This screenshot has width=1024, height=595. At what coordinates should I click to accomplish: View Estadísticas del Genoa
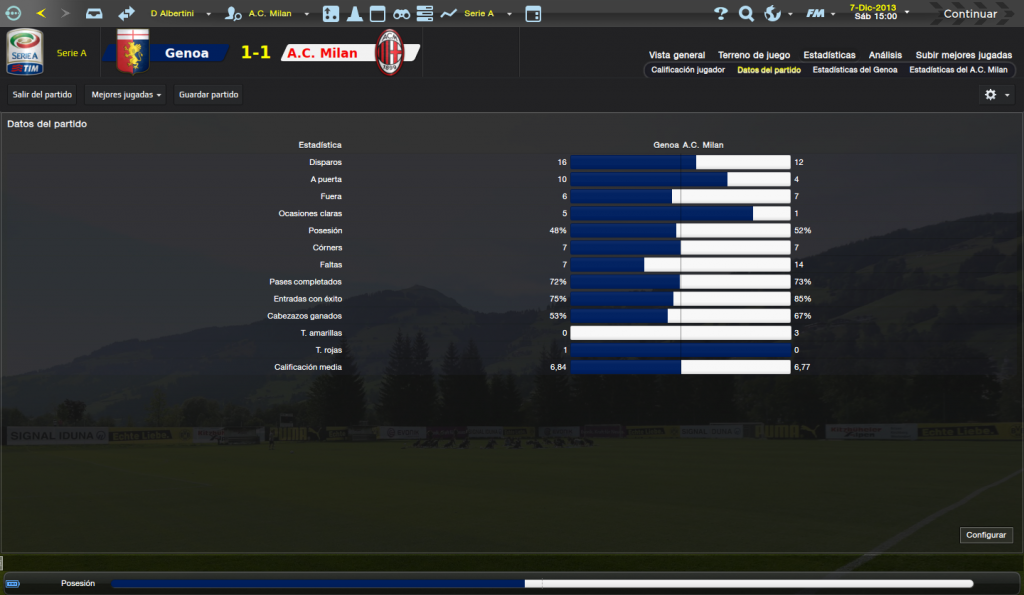(x=855, y=71)
